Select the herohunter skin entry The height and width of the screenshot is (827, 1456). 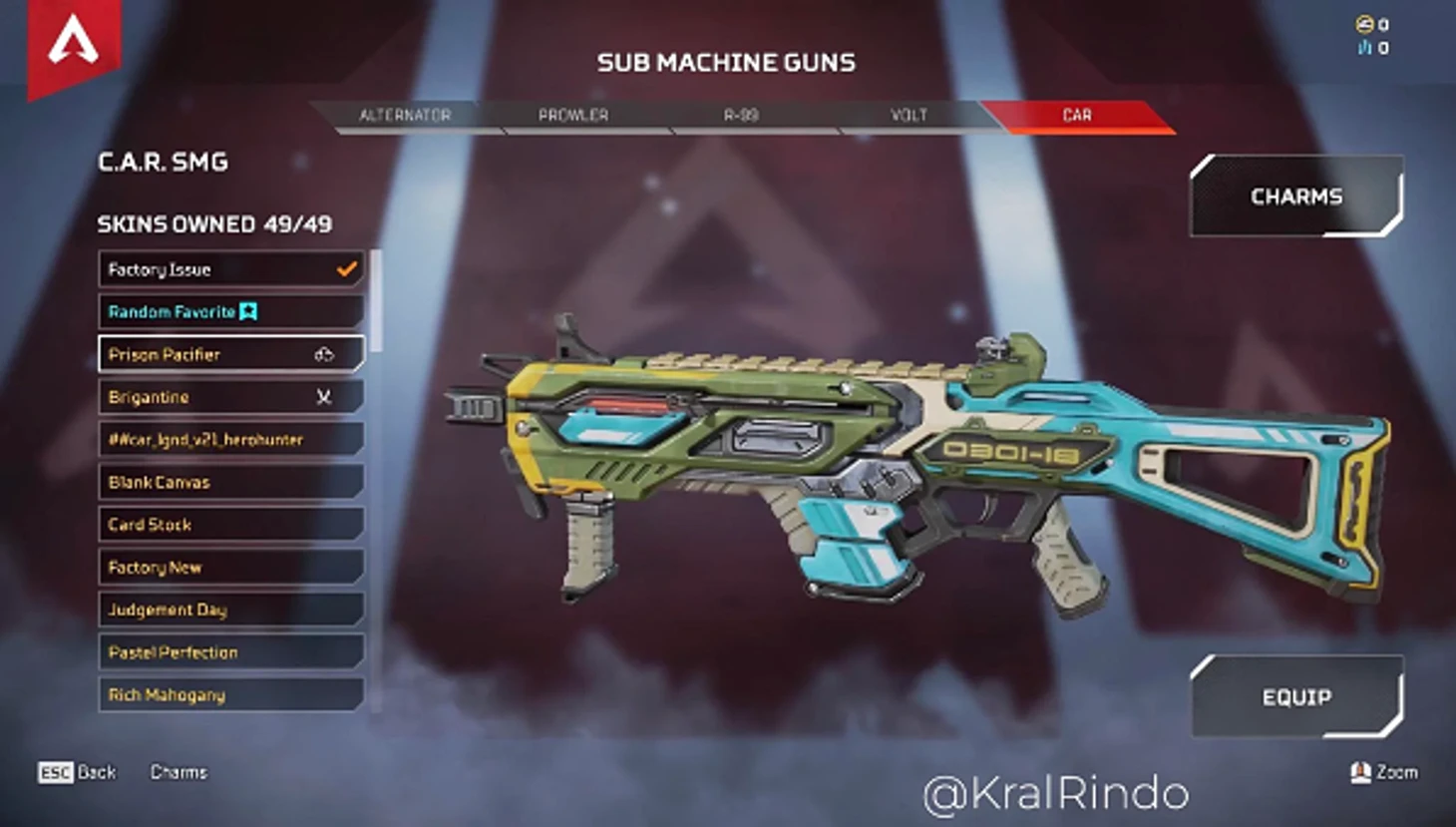tap(230, 440)
